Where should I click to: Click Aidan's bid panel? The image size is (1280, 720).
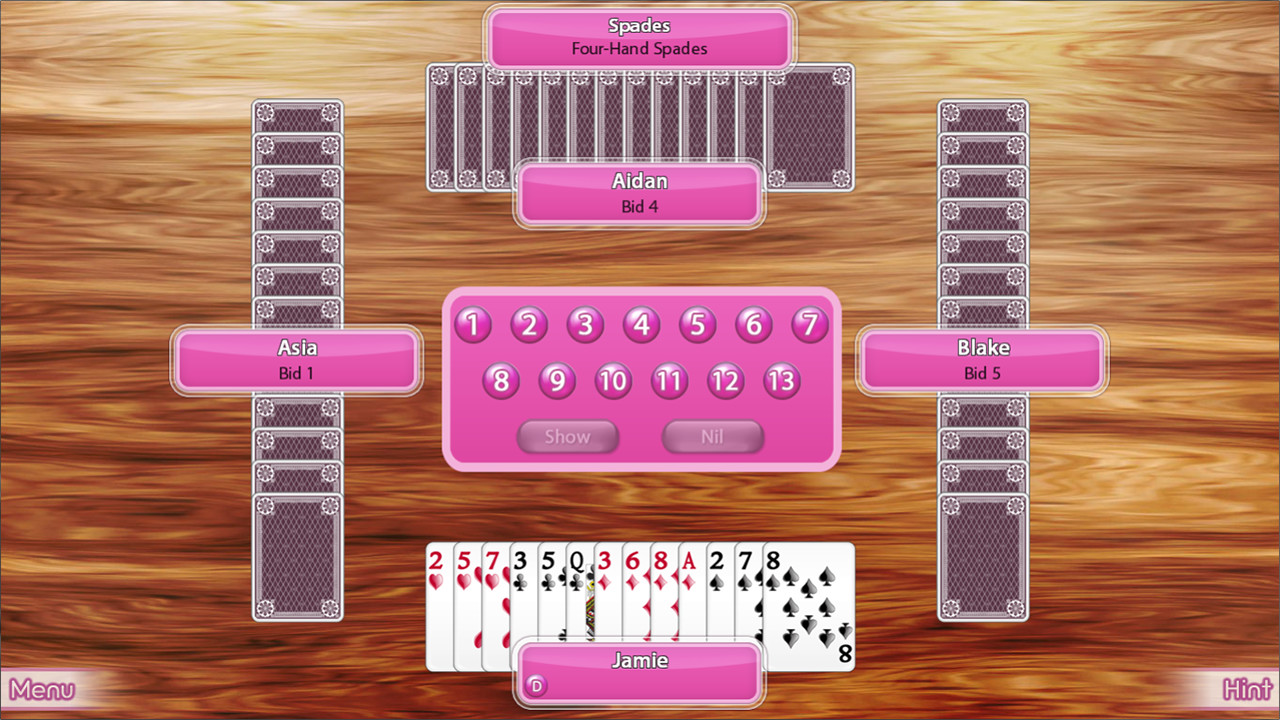coord(639,194)
